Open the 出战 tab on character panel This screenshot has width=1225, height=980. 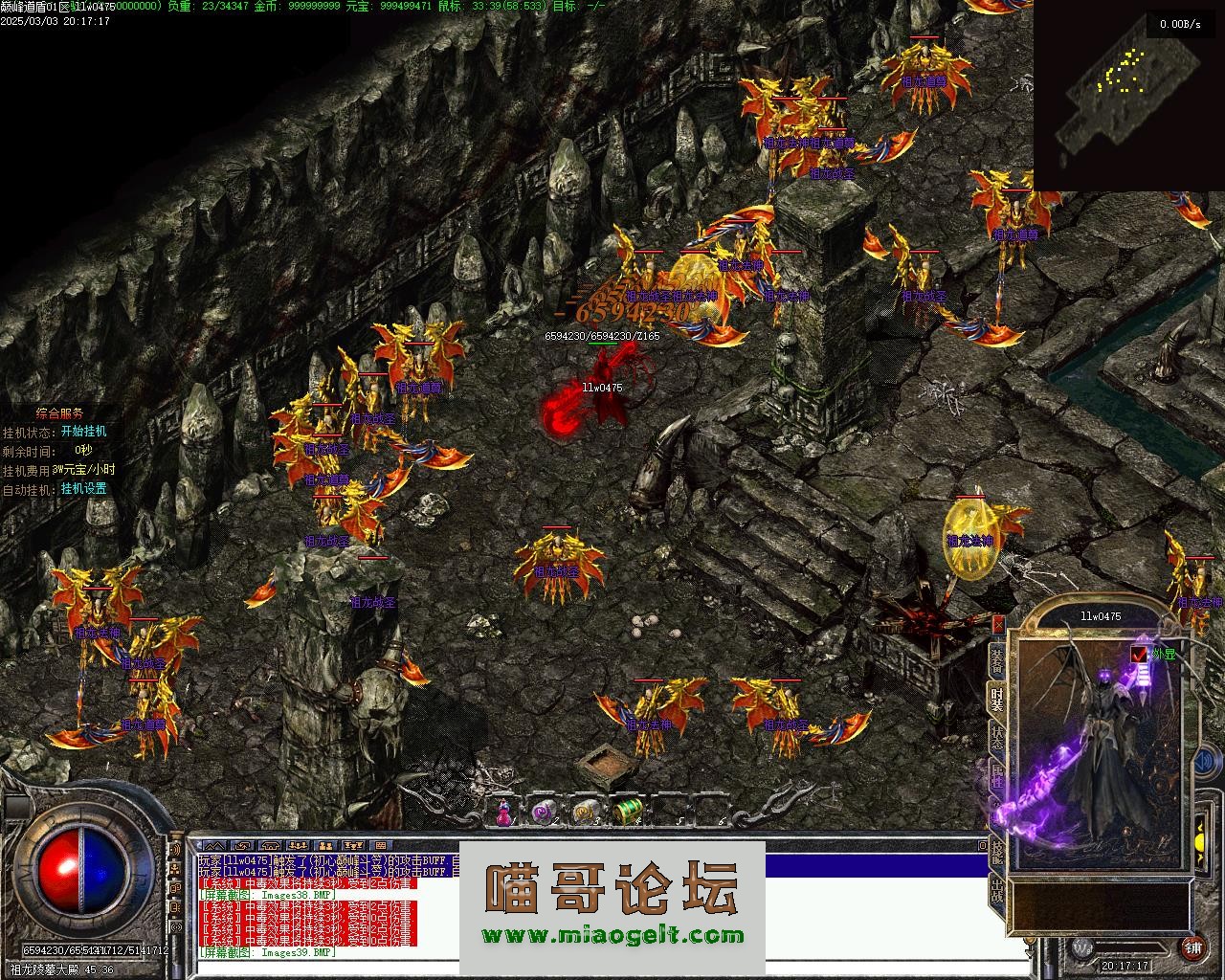click(997, 889)
